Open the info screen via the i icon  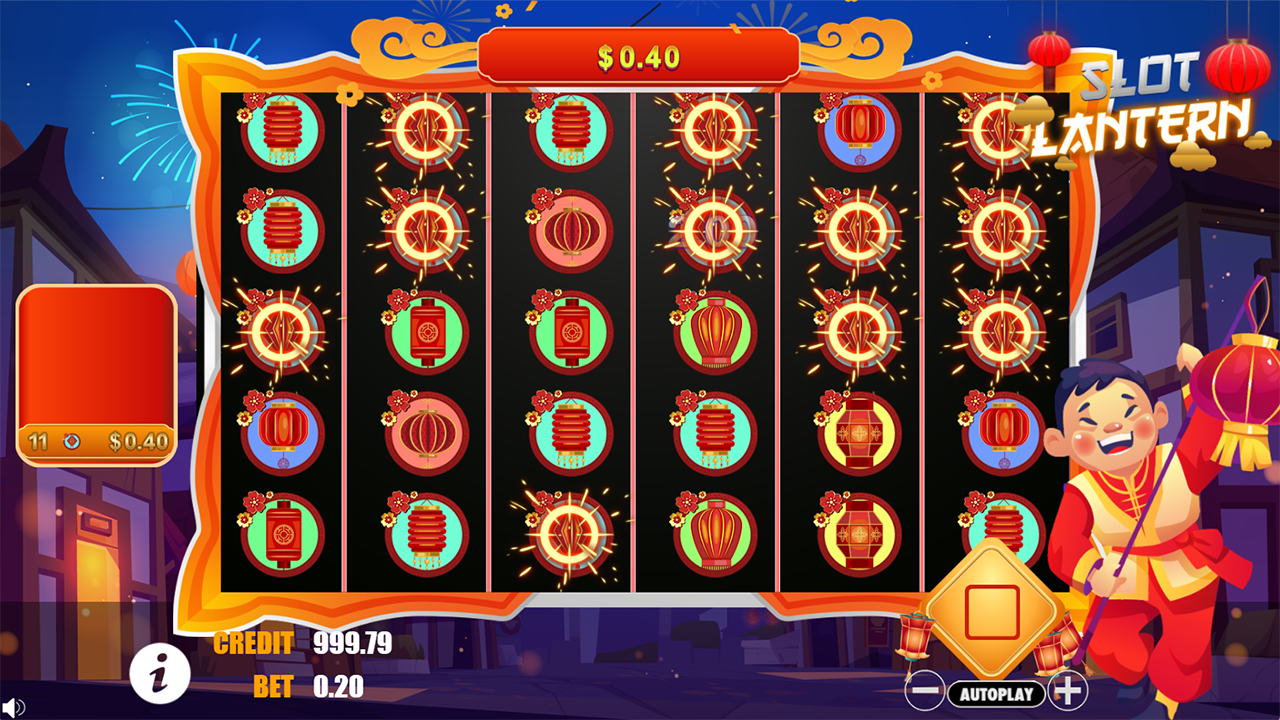tap(160, 673)
